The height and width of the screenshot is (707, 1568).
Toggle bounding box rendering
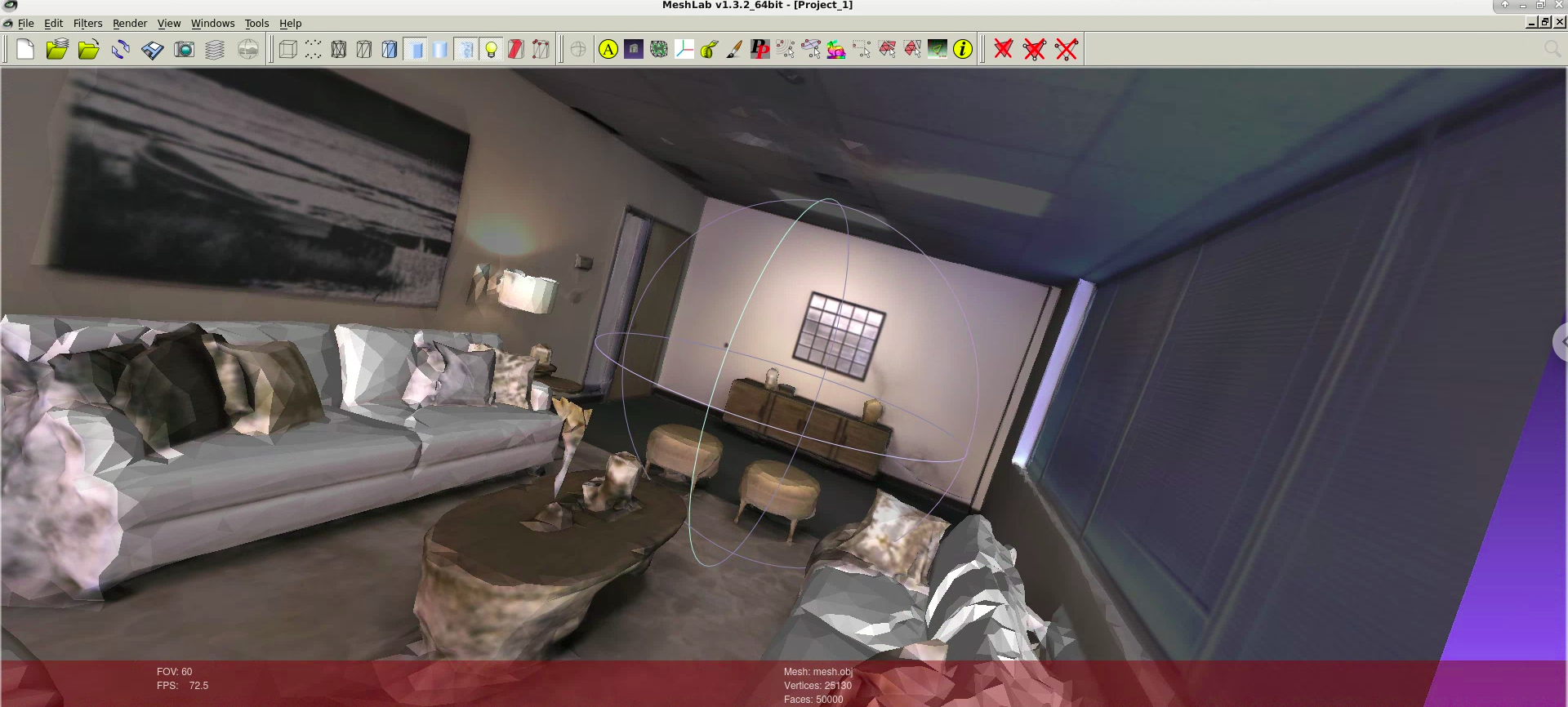click(287, 49)
